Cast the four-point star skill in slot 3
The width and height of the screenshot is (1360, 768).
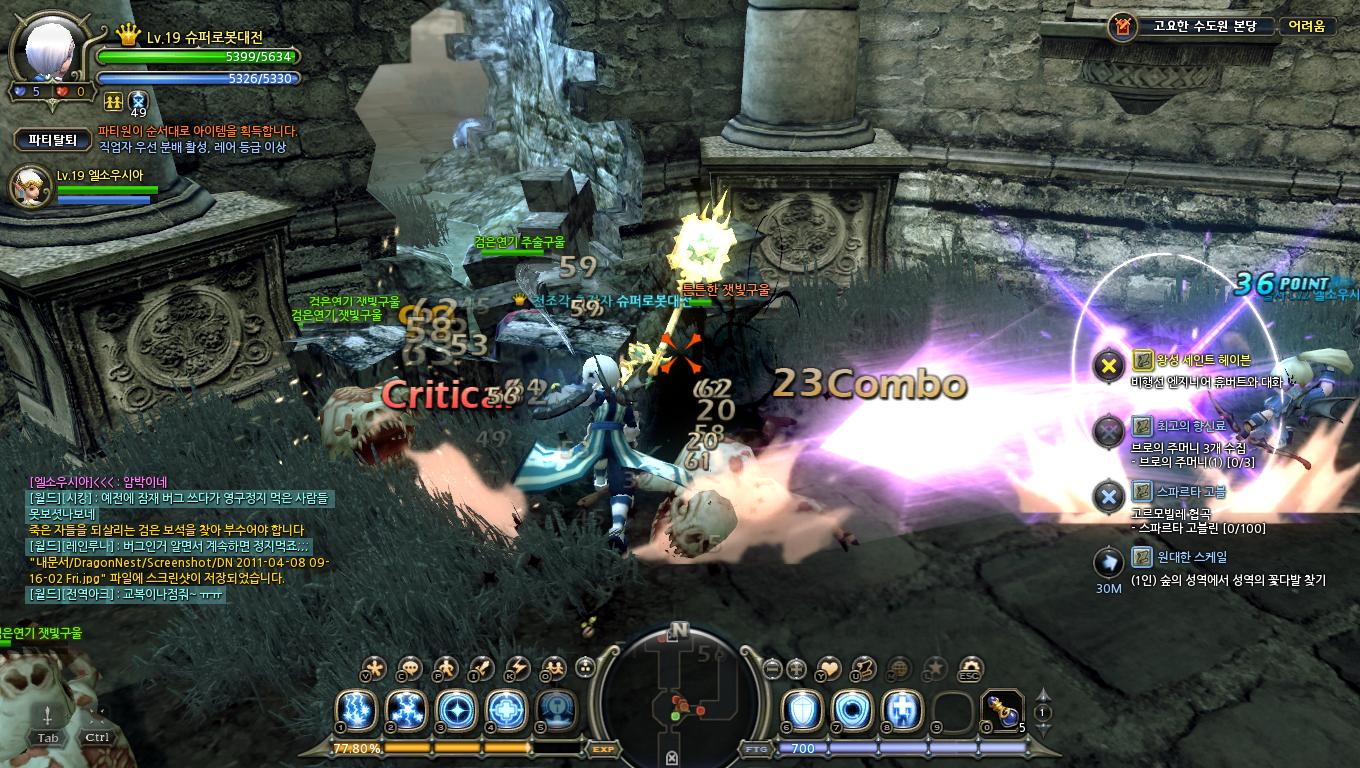[455, 710]
